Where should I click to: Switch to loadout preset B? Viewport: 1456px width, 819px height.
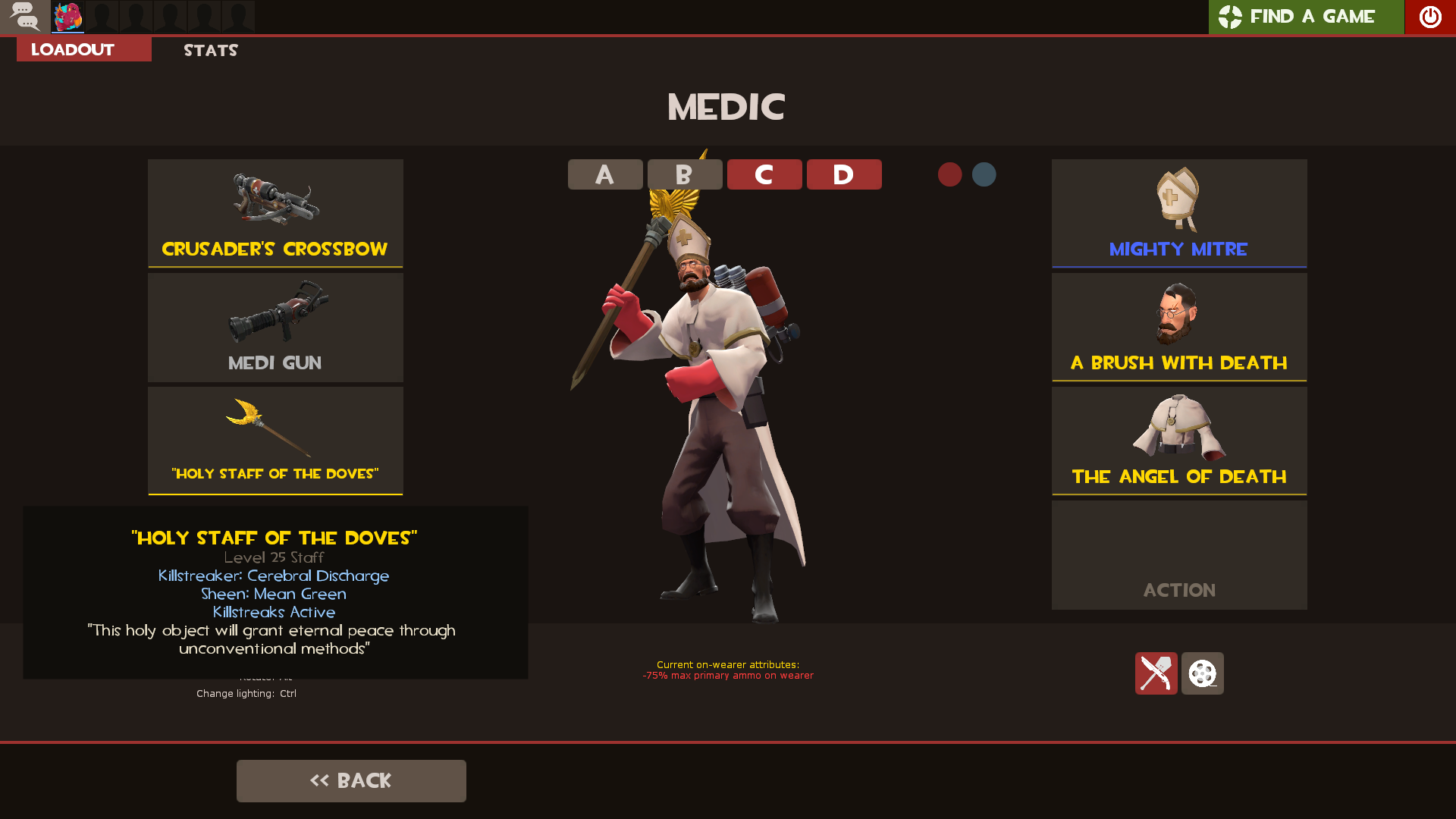click(x=685, y=174)
